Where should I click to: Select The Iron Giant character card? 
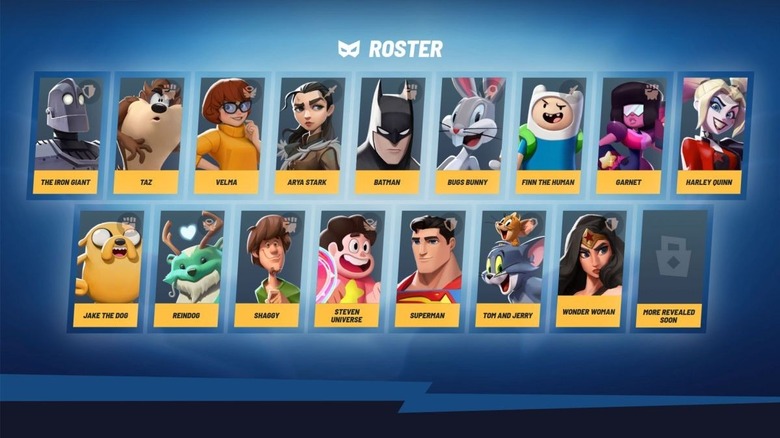click(67, 135)
